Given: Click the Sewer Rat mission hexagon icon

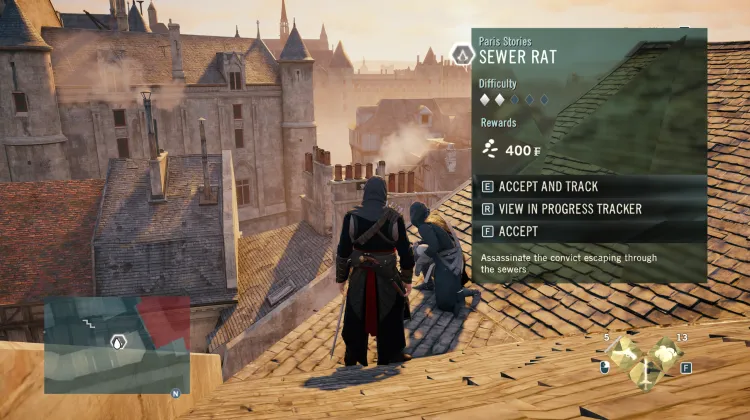Looking at the screenshot, I should click(x=462, y=55).
